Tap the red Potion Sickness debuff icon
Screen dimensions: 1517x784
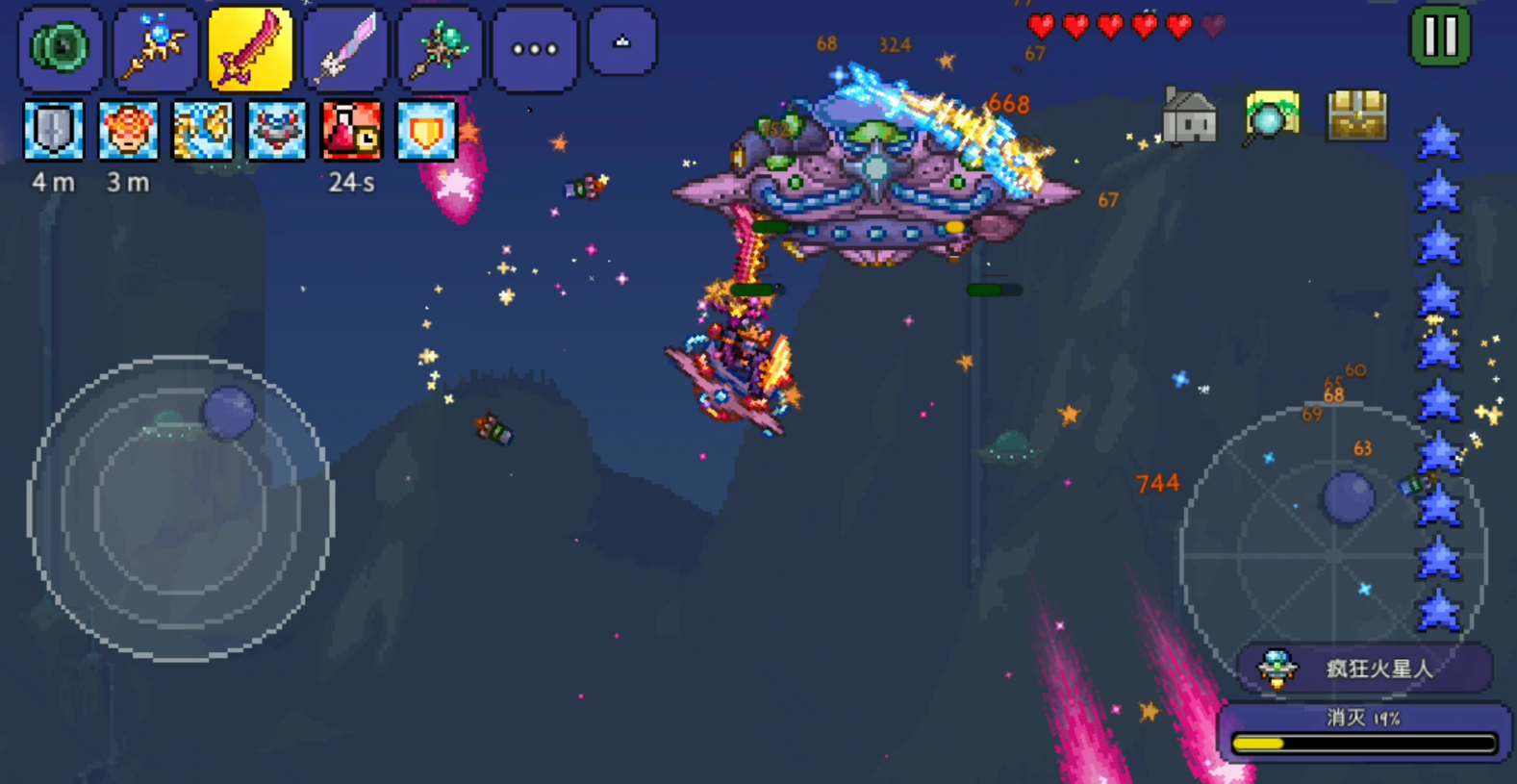[351, 130]
